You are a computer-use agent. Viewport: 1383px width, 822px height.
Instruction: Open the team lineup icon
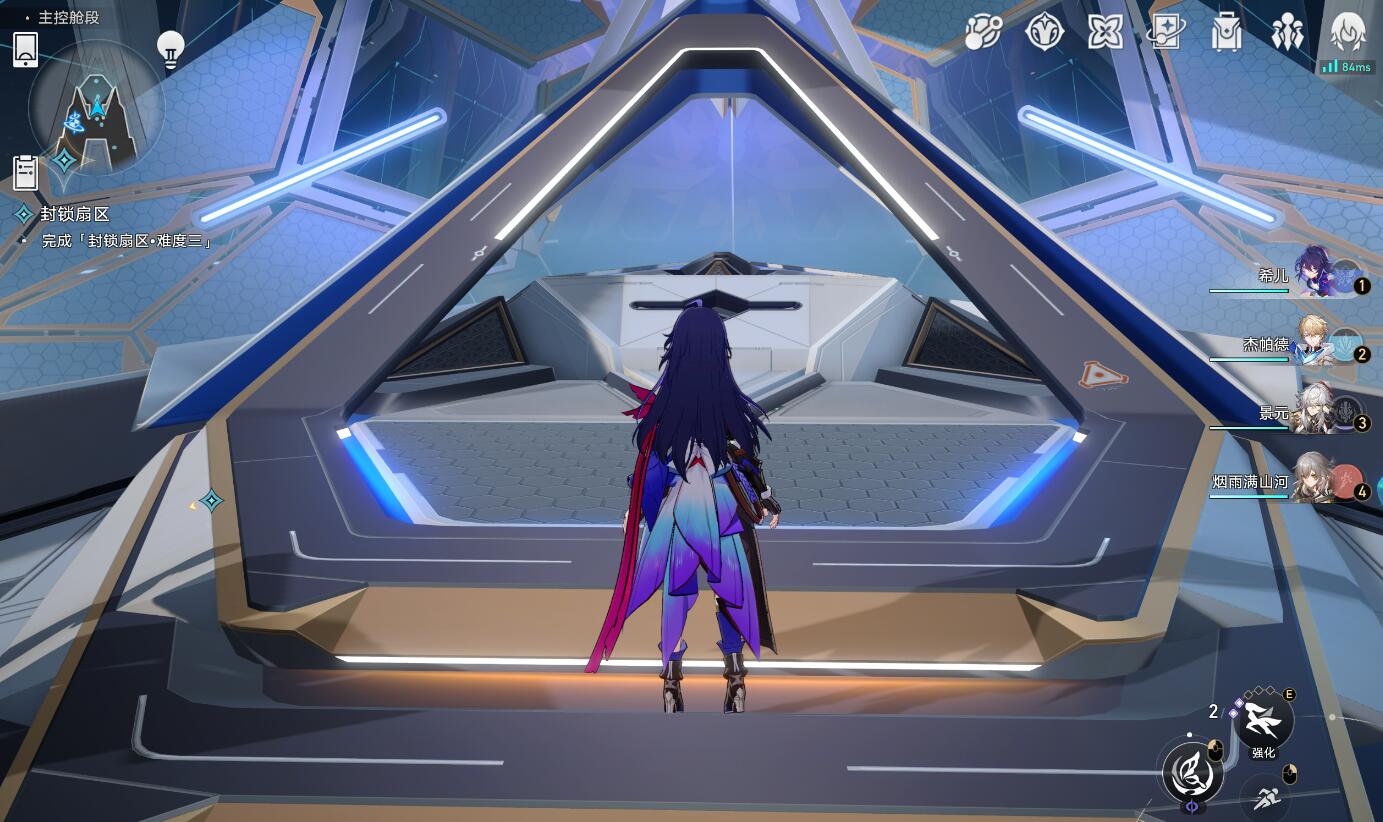[x=1287, y=33]
